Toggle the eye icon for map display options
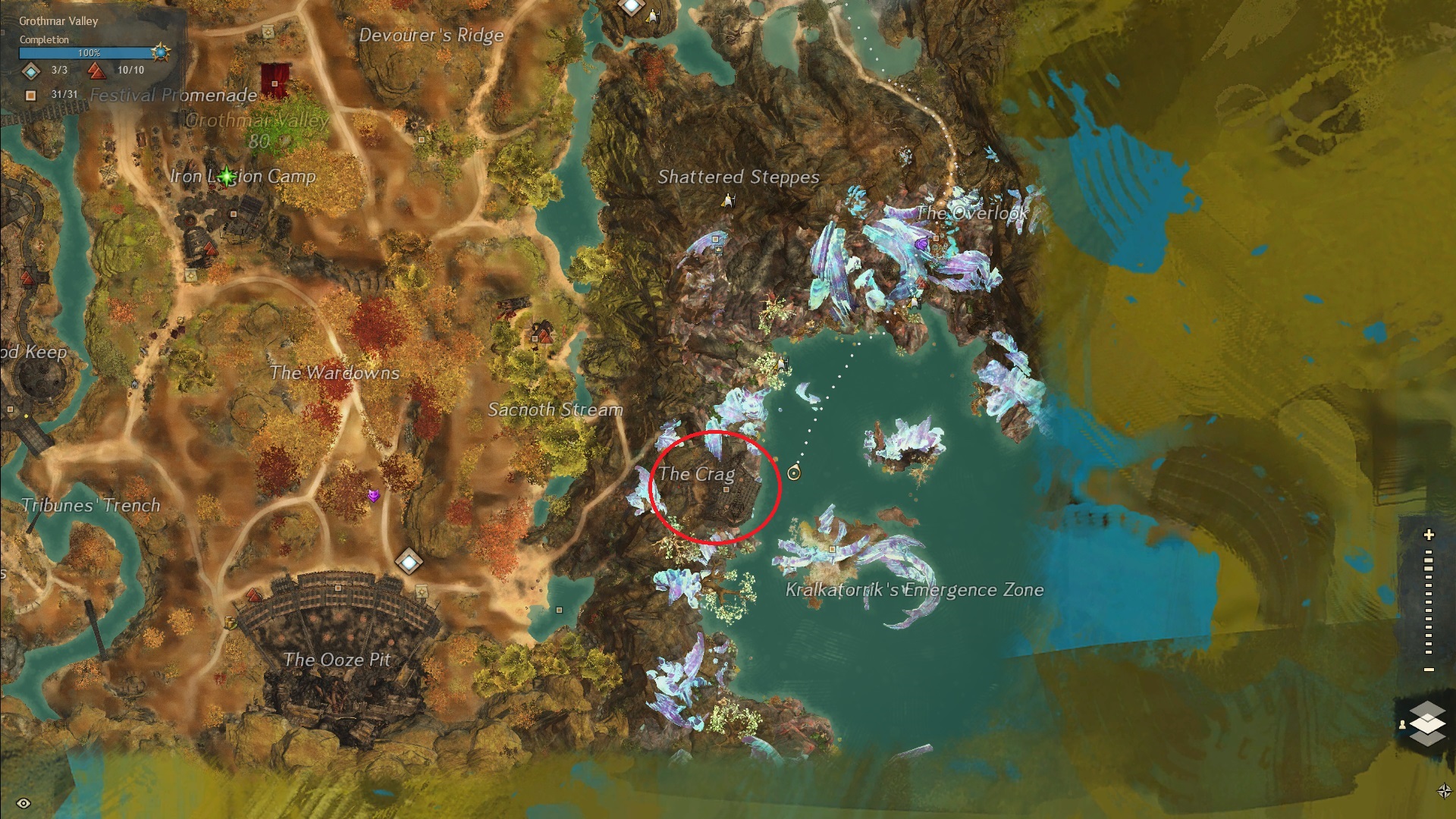 pos(24,803)
